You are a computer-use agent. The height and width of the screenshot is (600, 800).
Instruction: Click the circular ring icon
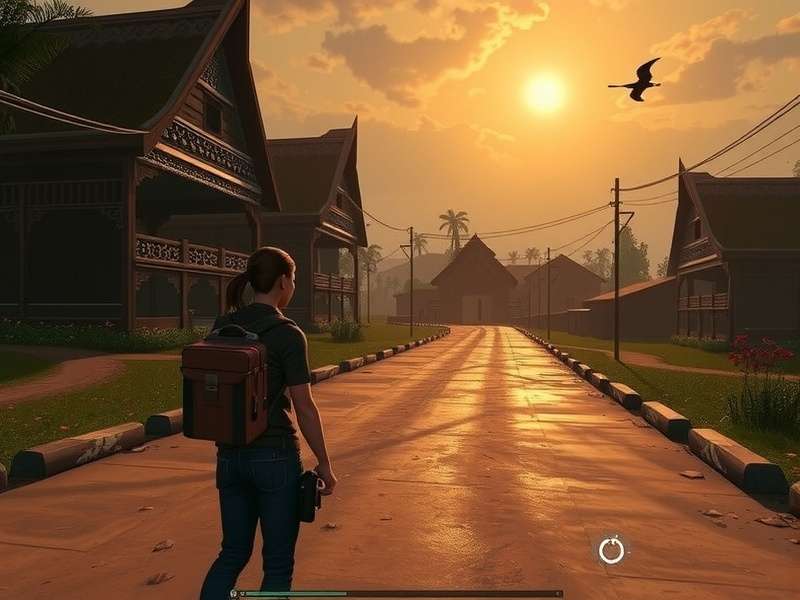[x=611, y=550]
